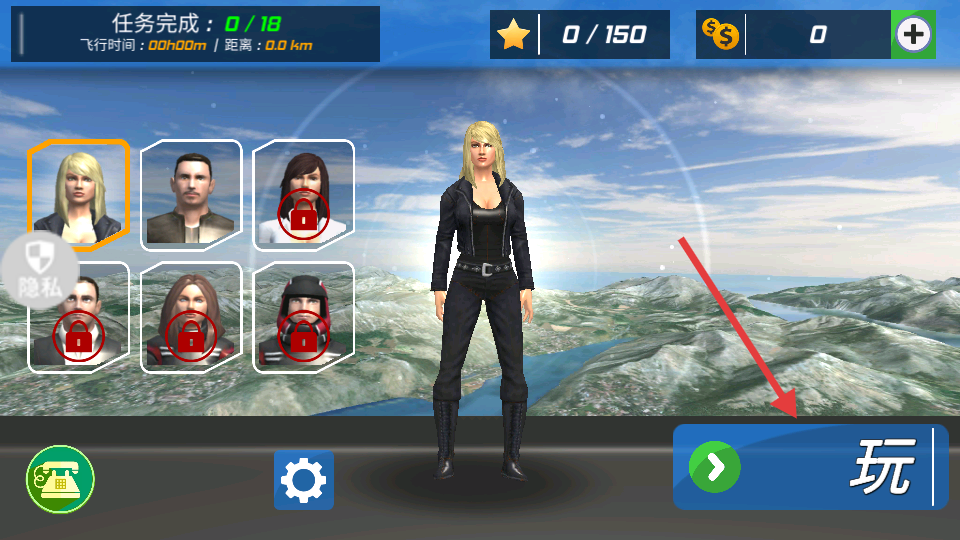
Task: Open the gear settings menu
Action: pyautogui.click(x=303, y=480)
